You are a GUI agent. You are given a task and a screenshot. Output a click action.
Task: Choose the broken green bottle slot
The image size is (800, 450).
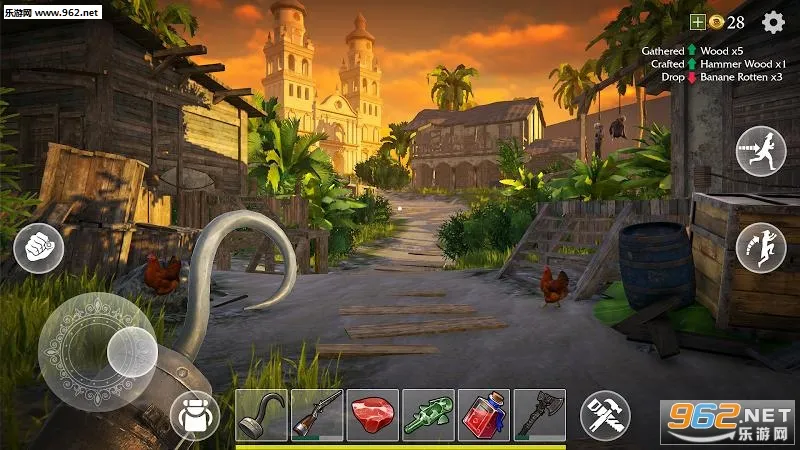pos(429,415)
